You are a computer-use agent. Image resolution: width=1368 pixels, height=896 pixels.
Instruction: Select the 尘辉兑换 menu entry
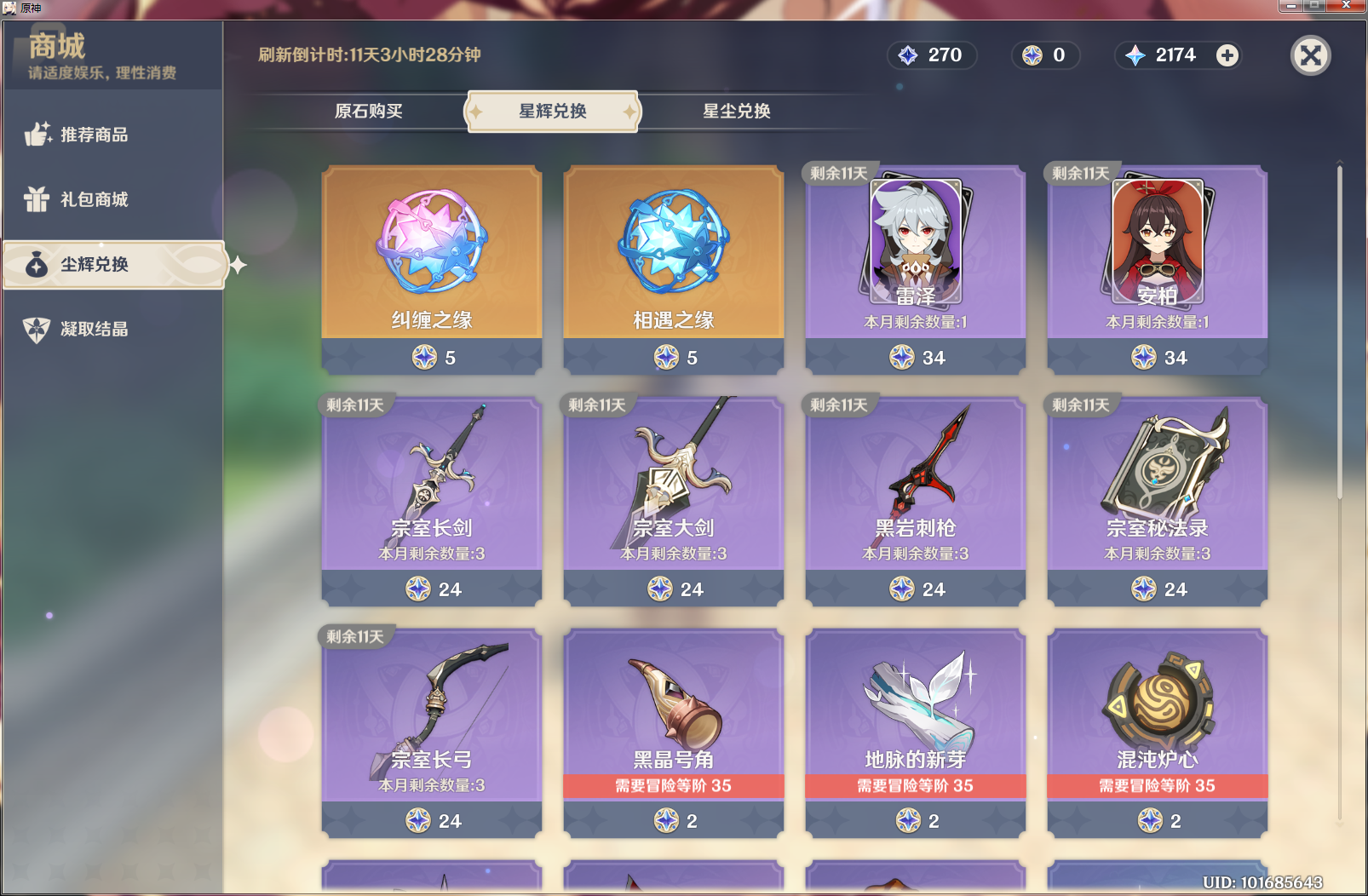coord(94,265)
